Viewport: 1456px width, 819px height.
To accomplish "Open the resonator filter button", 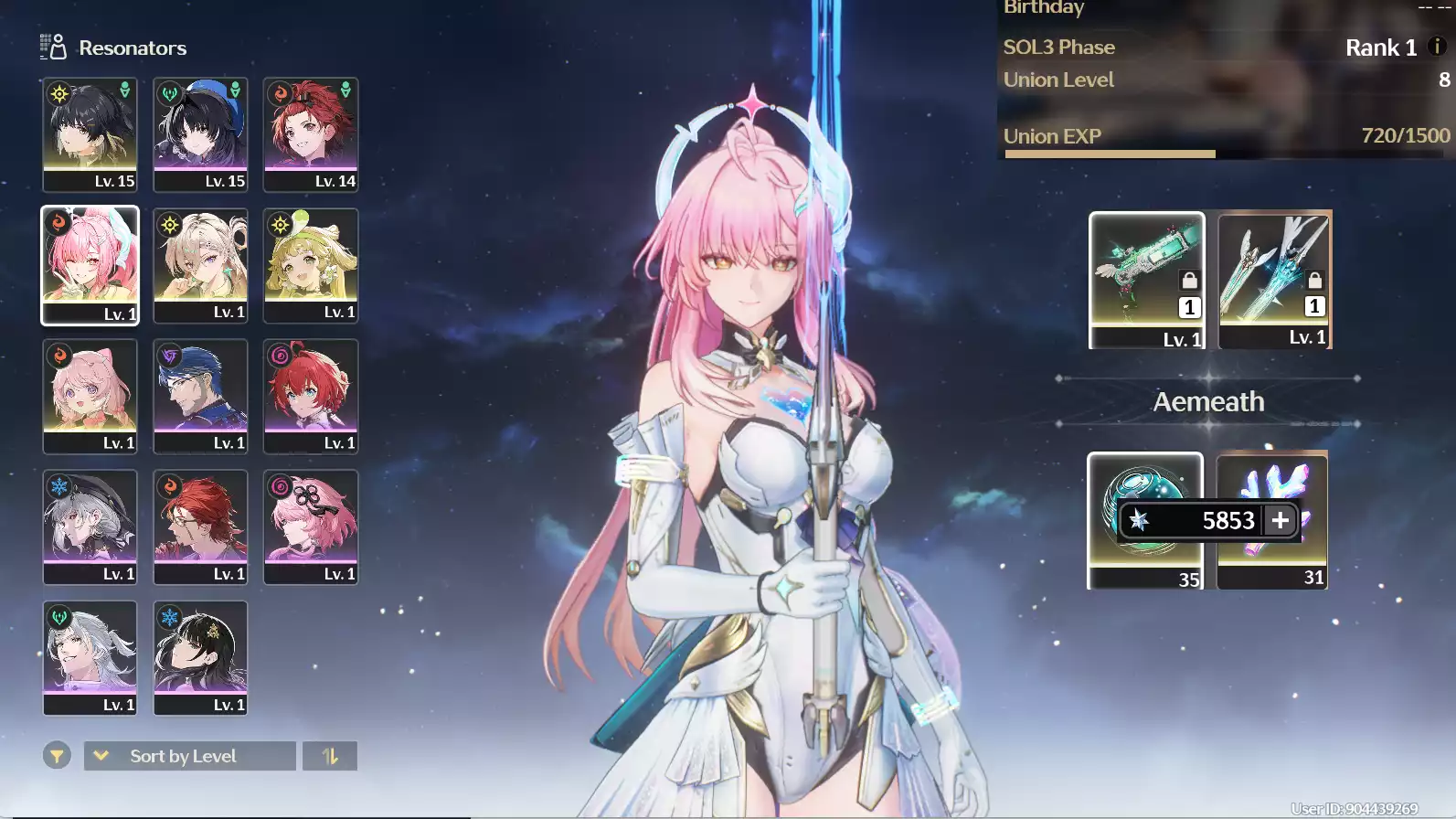I will tap(57, 756).
